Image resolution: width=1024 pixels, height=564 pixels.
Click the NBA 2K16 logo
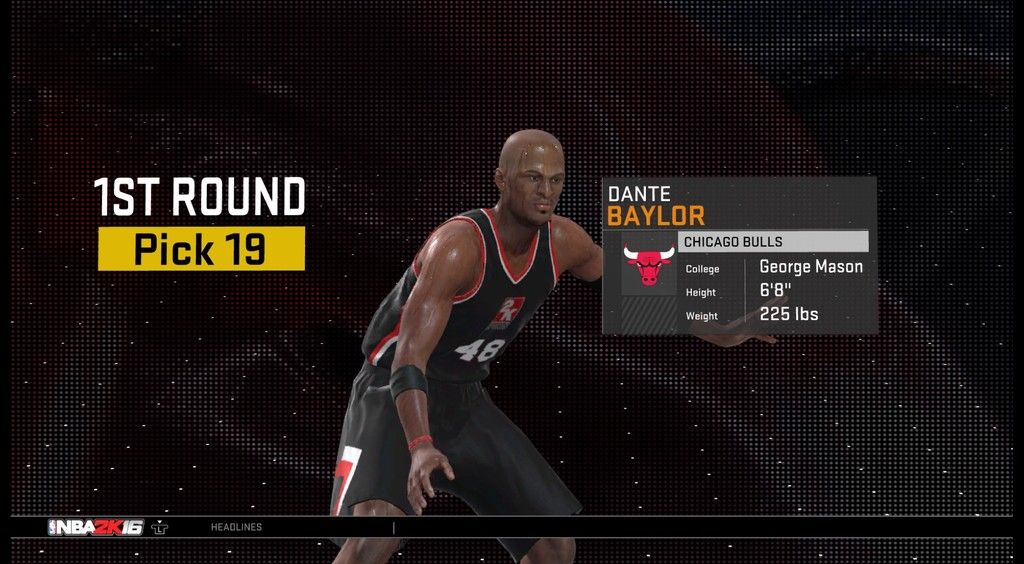(96, 527)
